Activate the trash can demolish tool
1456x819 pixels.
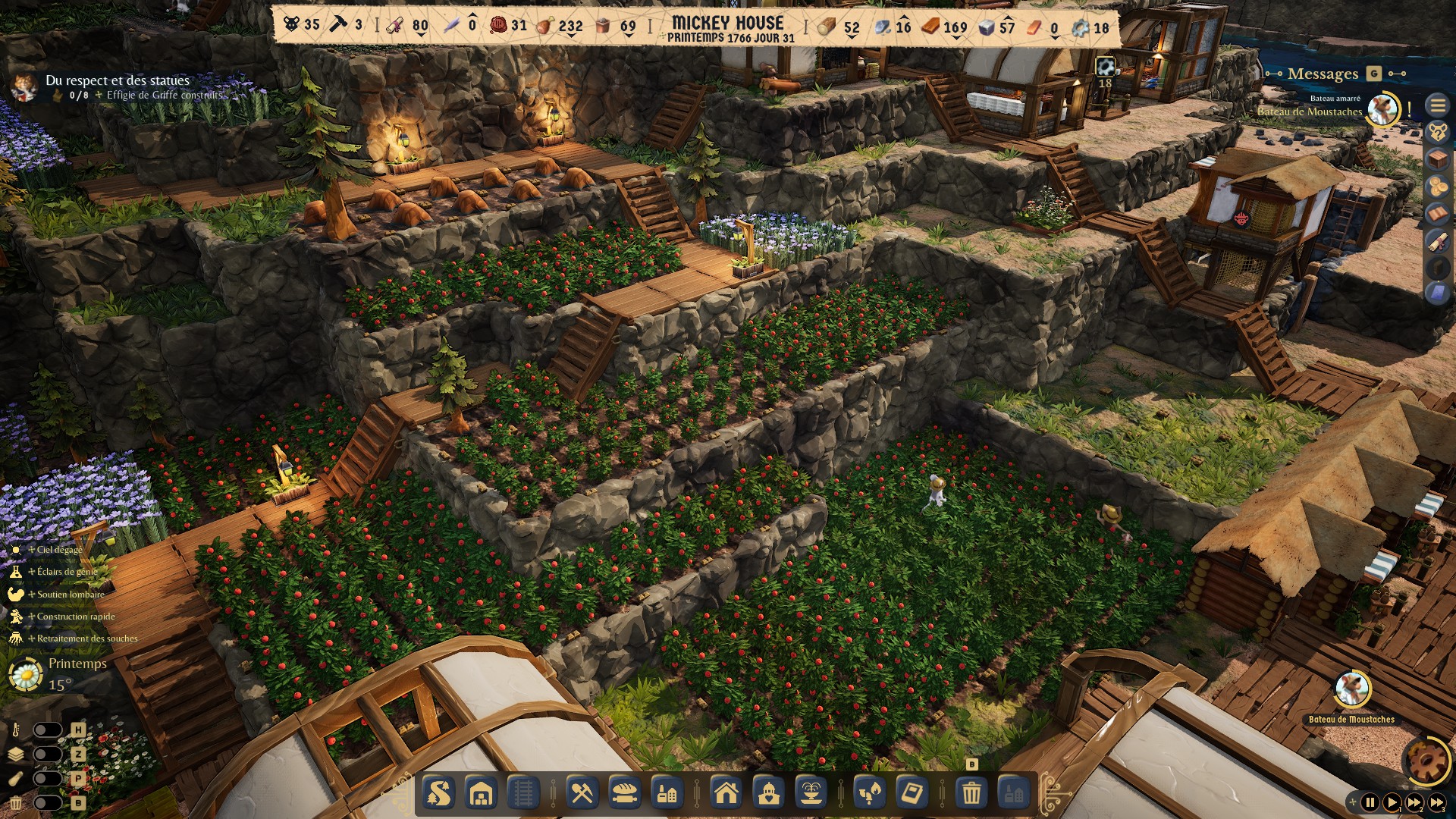pyautogui.click(x=971, y=793)
